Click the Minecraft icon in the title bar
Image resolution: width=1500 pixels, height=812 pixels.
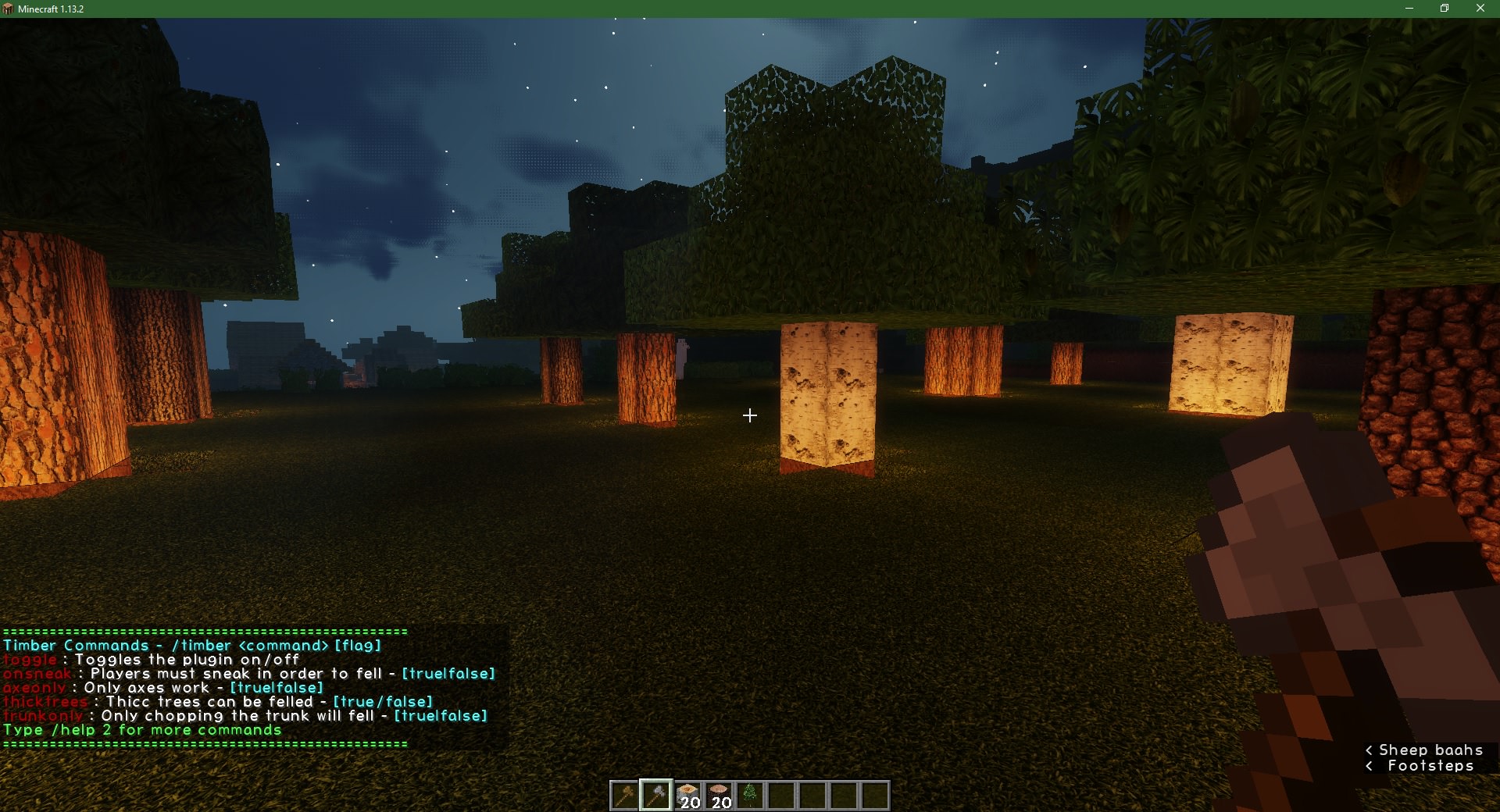(8, 9)
